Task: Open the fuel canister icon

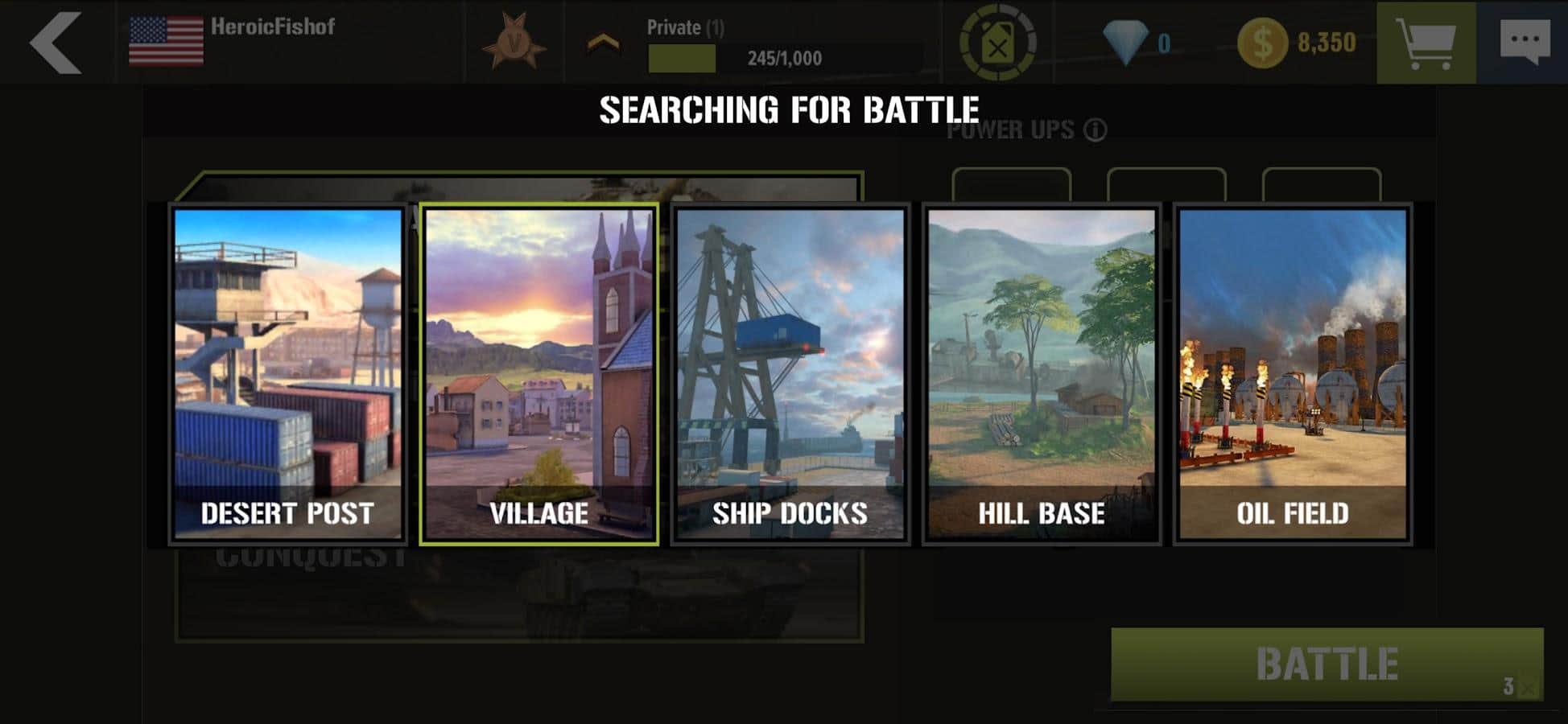Action: (997, 43)
